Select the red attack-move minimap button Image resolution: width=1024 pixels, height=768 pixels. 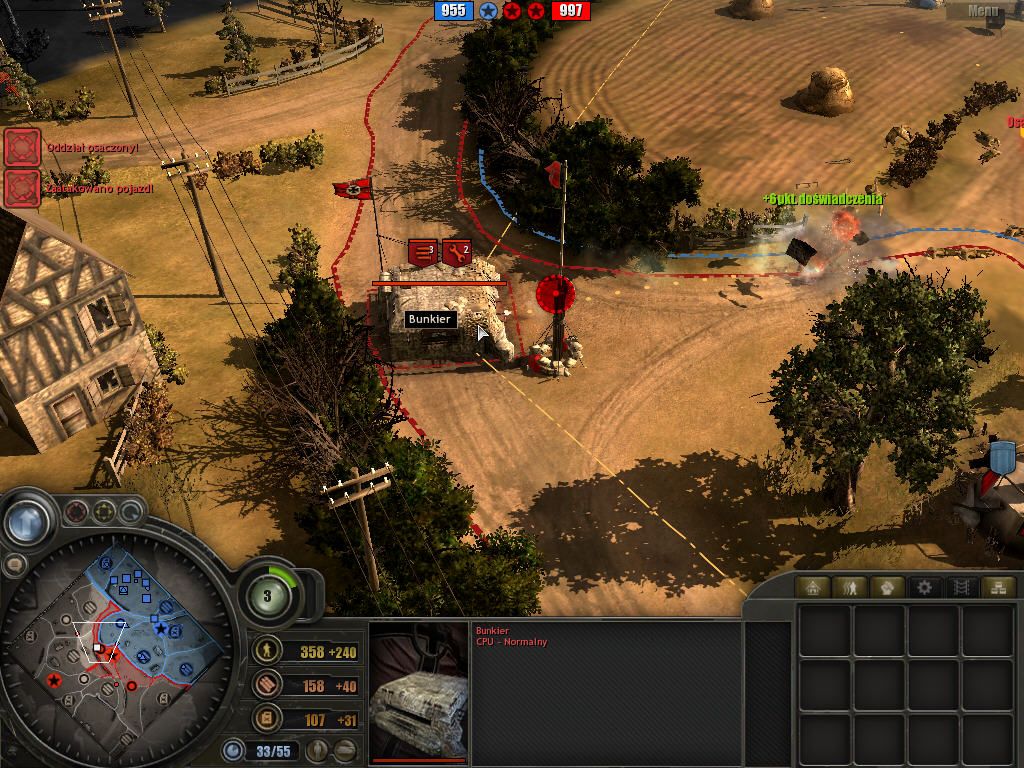pos(76,513)
